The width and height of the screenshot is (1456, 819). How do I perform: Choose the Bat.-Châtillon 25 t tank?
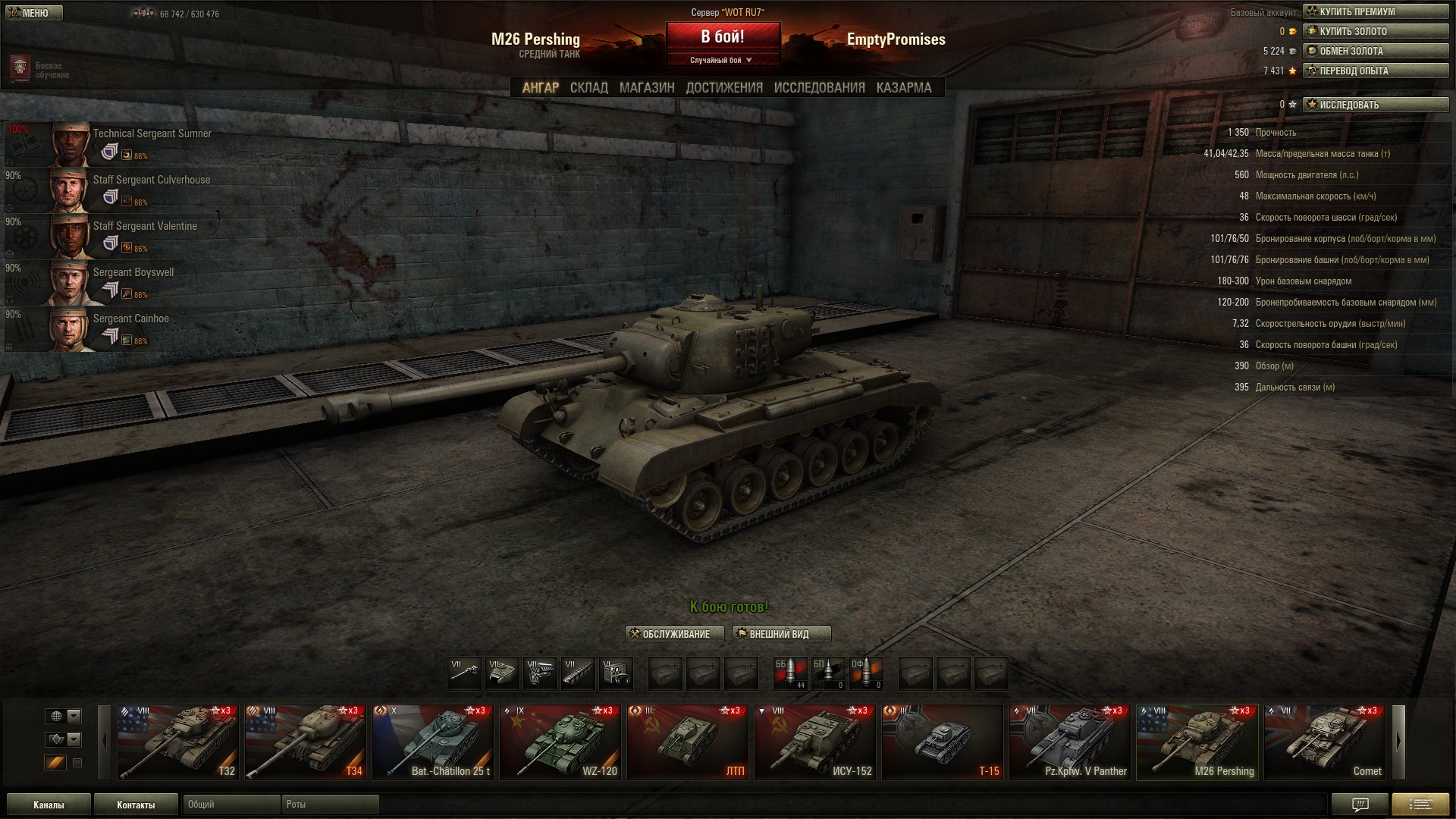click(x=433, y=742)
